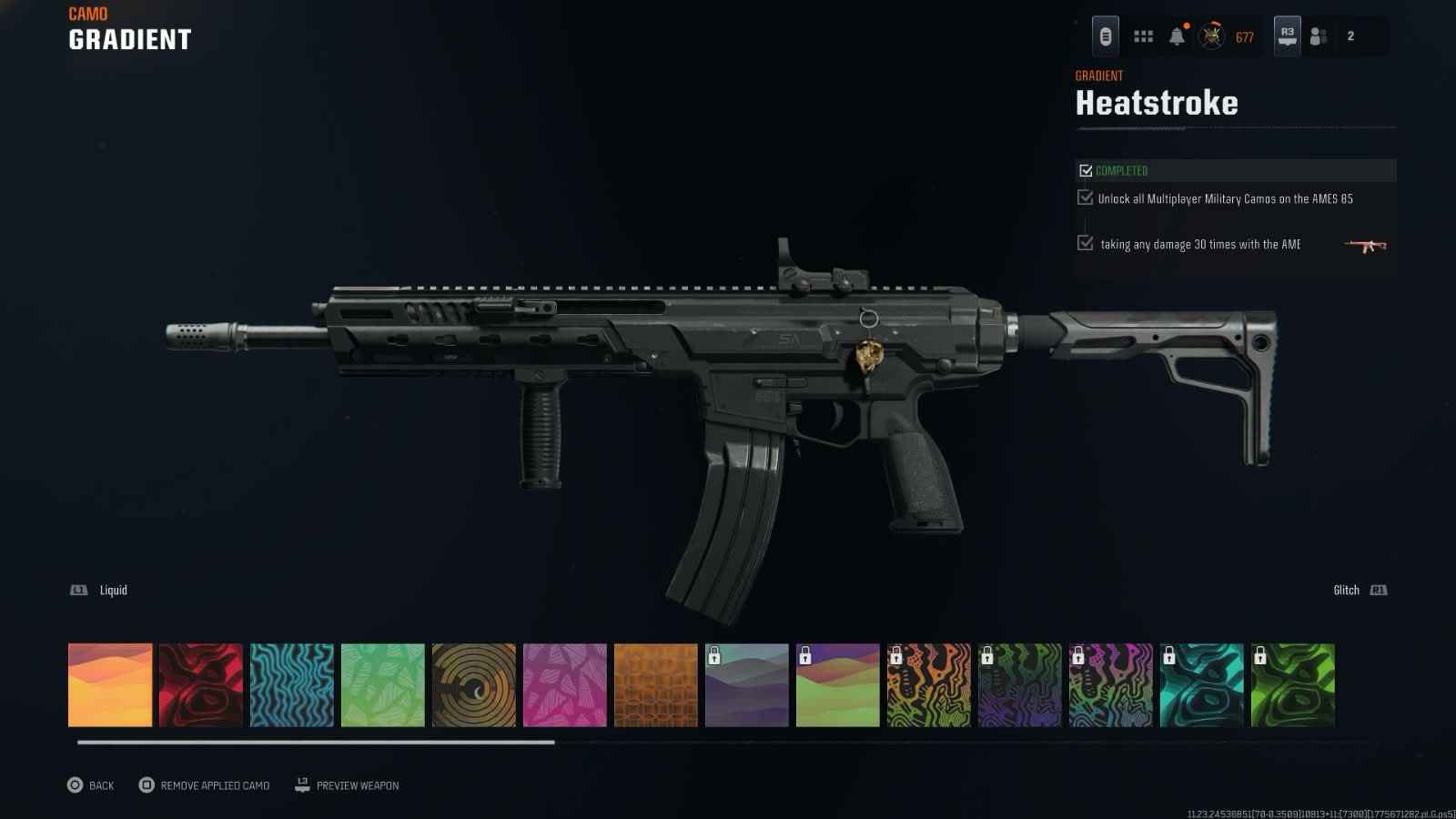Choose the red and black swirl camo
Image resolution: width=1456 pixels, height=819 pixels.
[x=201, y=685]
